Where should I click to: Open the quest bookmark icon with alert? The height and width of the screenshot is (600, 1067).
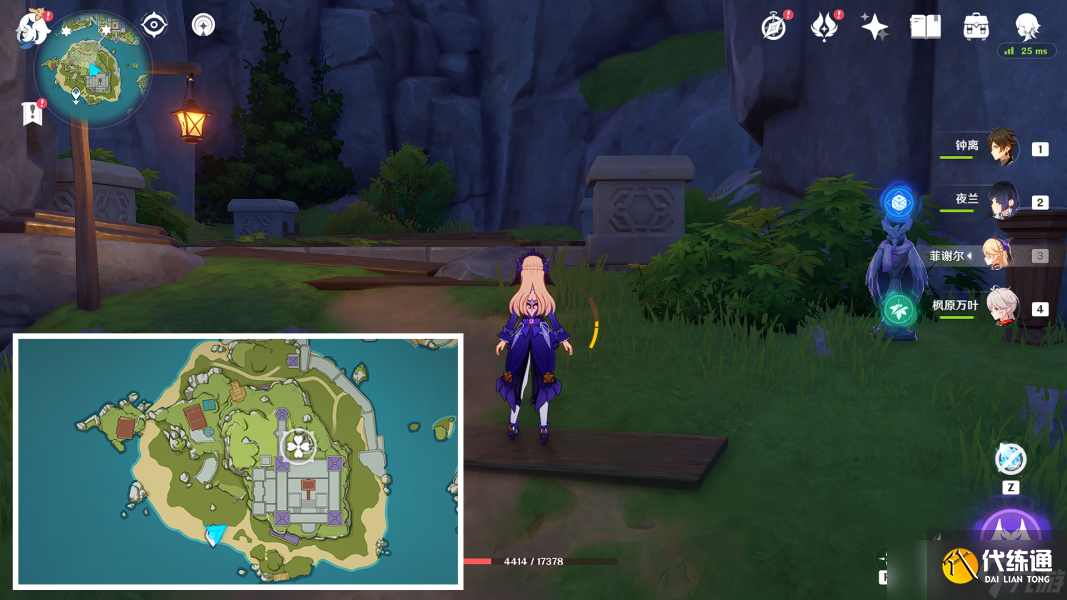(x=32, y=113)
